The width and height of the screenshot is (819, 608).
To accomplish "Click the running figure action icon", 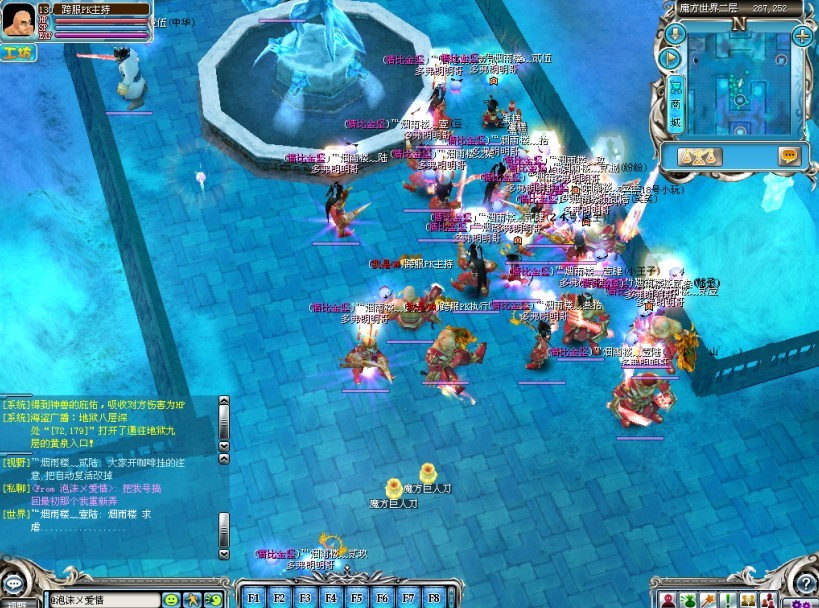I will coord(192,599).
